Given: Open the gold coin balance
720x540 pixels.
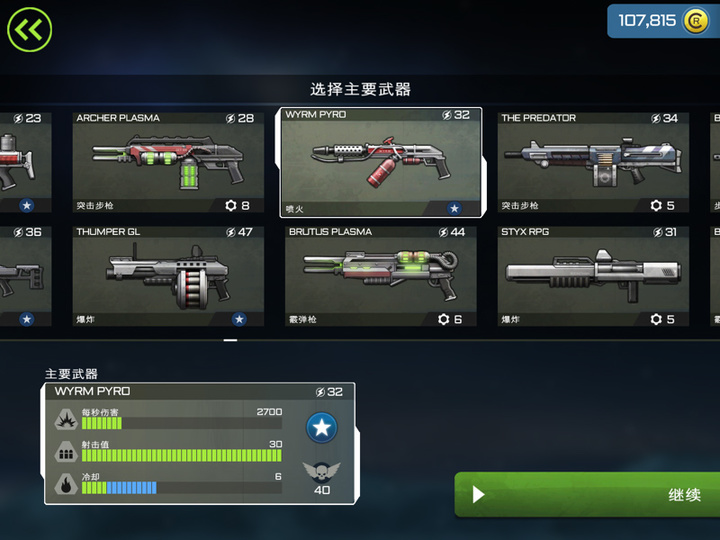Looking at the screenshot, I should pos(663,21).
